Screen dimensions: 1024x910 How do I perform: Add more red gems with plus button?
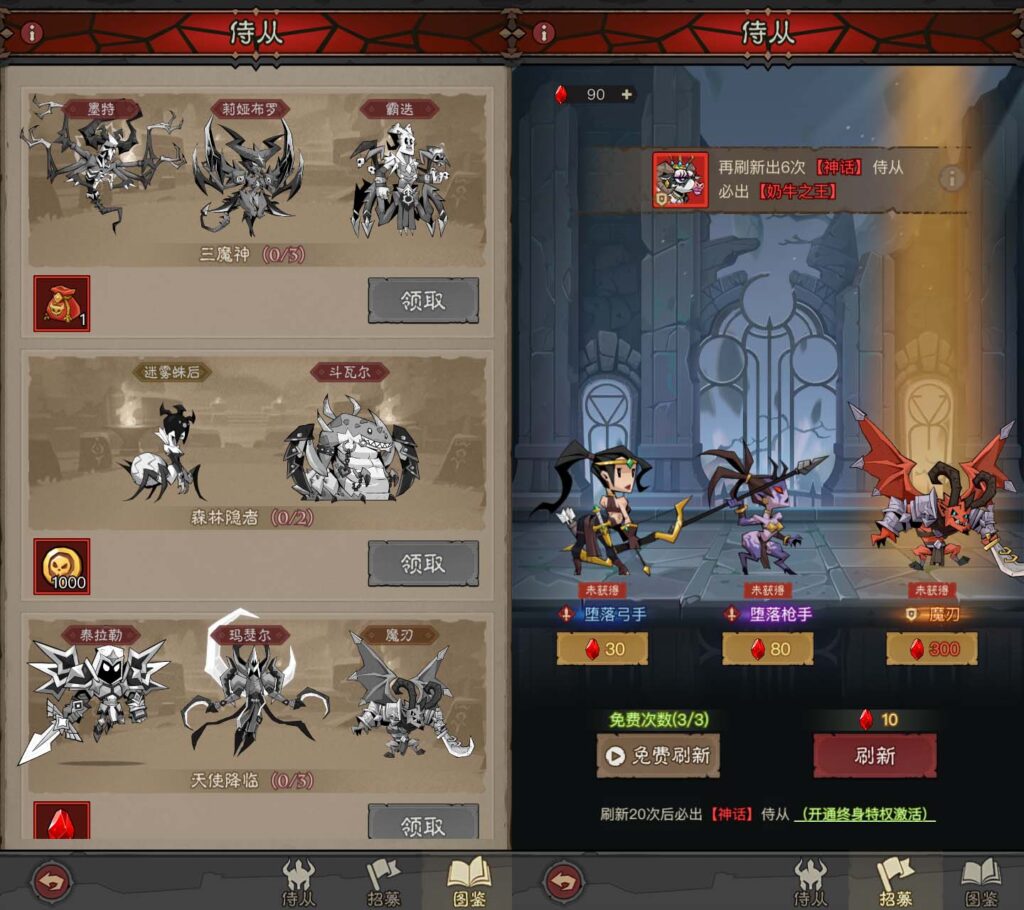[627, 94]
